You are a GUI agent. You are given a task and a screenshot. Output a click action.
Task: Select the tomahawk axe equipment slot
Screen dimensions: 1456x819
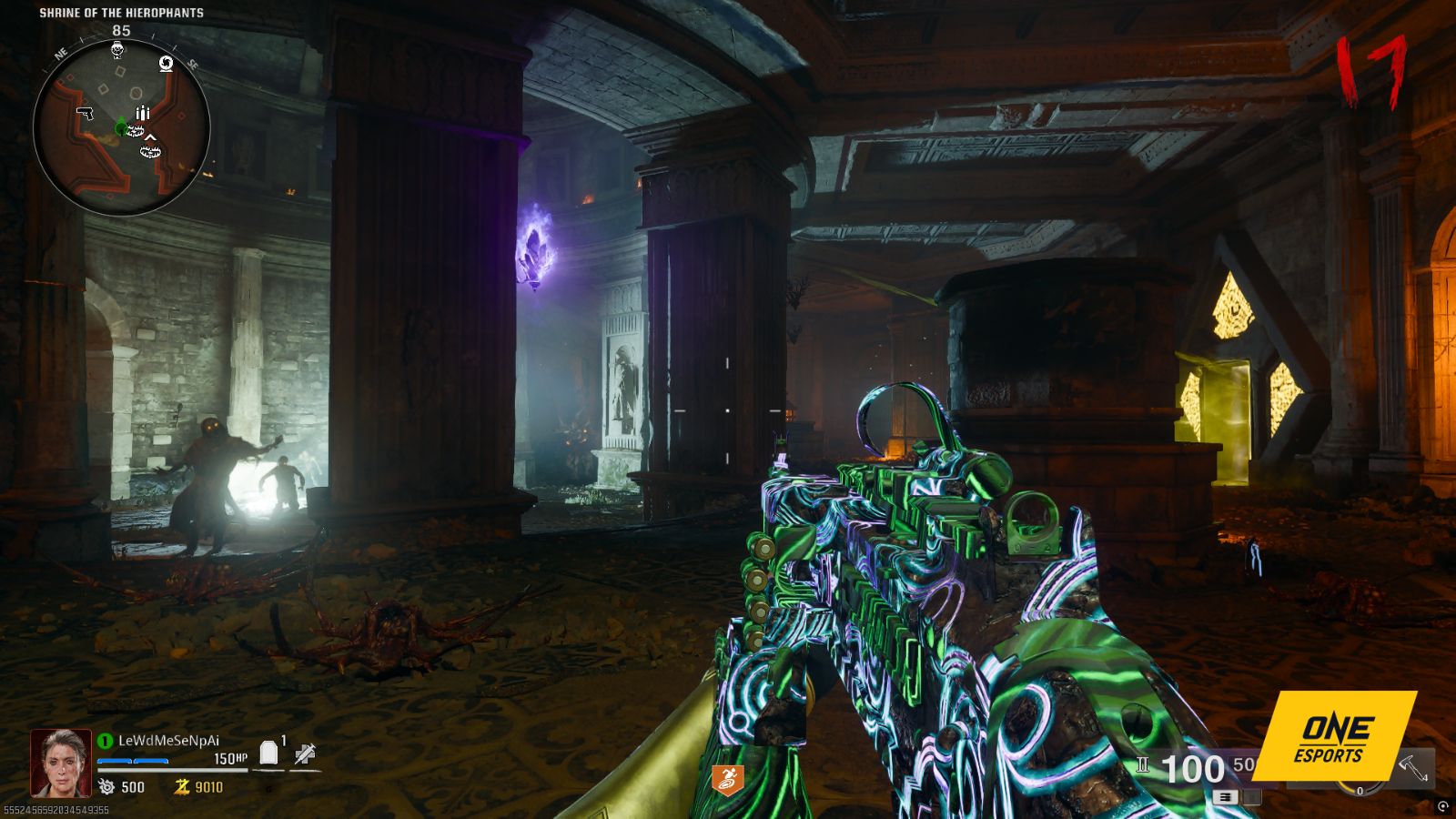(x=1414, y=769)
